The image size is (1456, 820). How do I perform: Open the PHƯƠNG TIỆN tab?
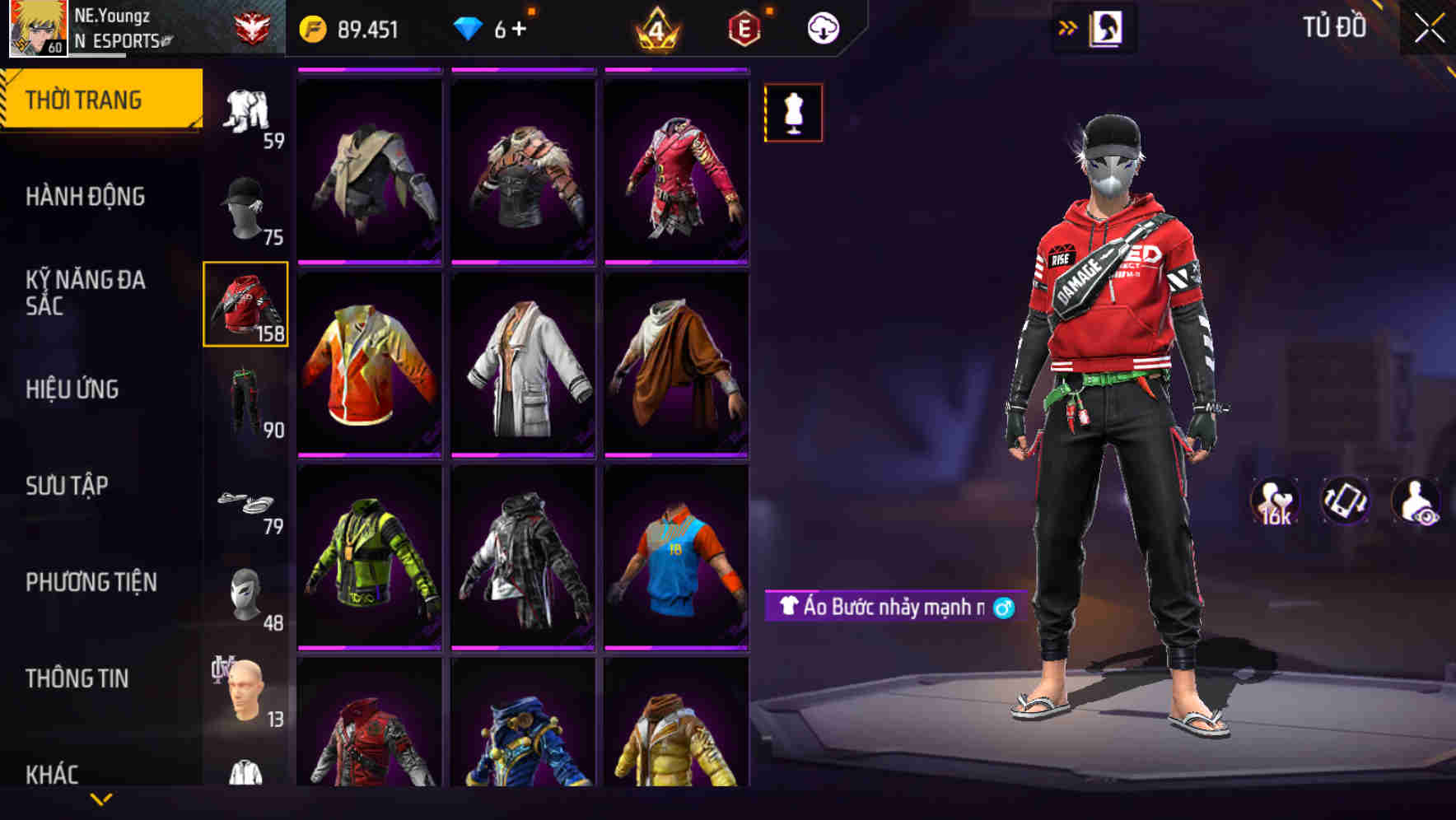click(93, 580)
